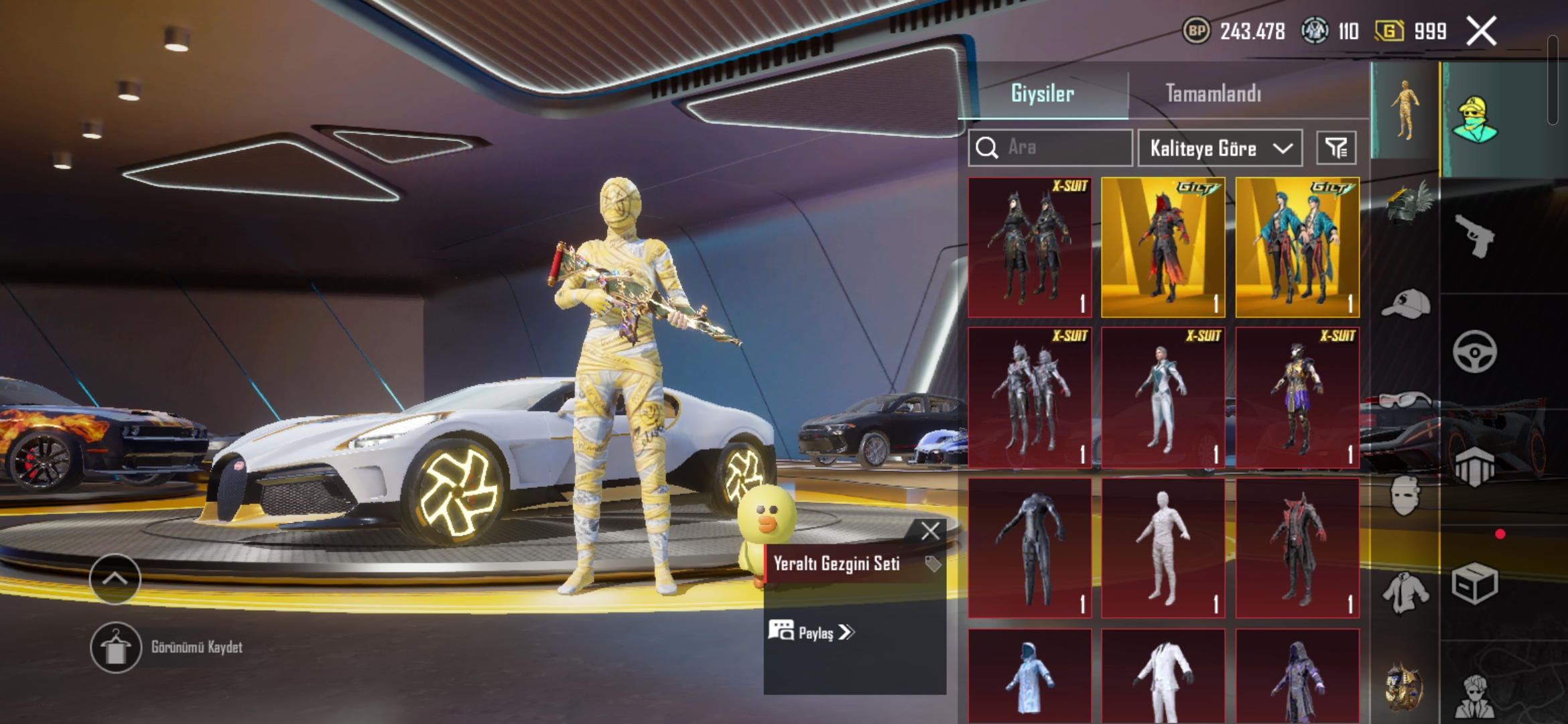The height and width of the screenshot is (724, 1568).
Task: Choose the blue-jacket Gilt outfit set
Action: tap(1297, 247)
